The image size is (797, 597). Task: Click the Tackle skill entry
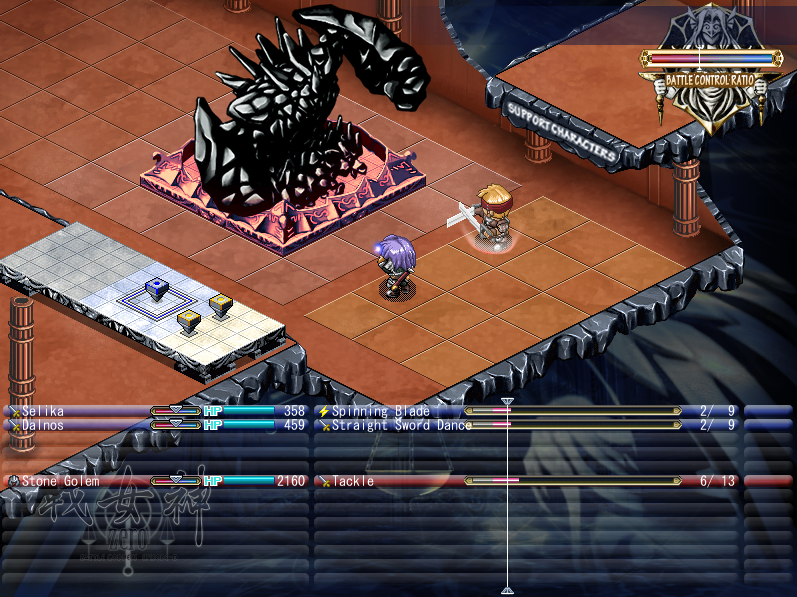[353, 481]
